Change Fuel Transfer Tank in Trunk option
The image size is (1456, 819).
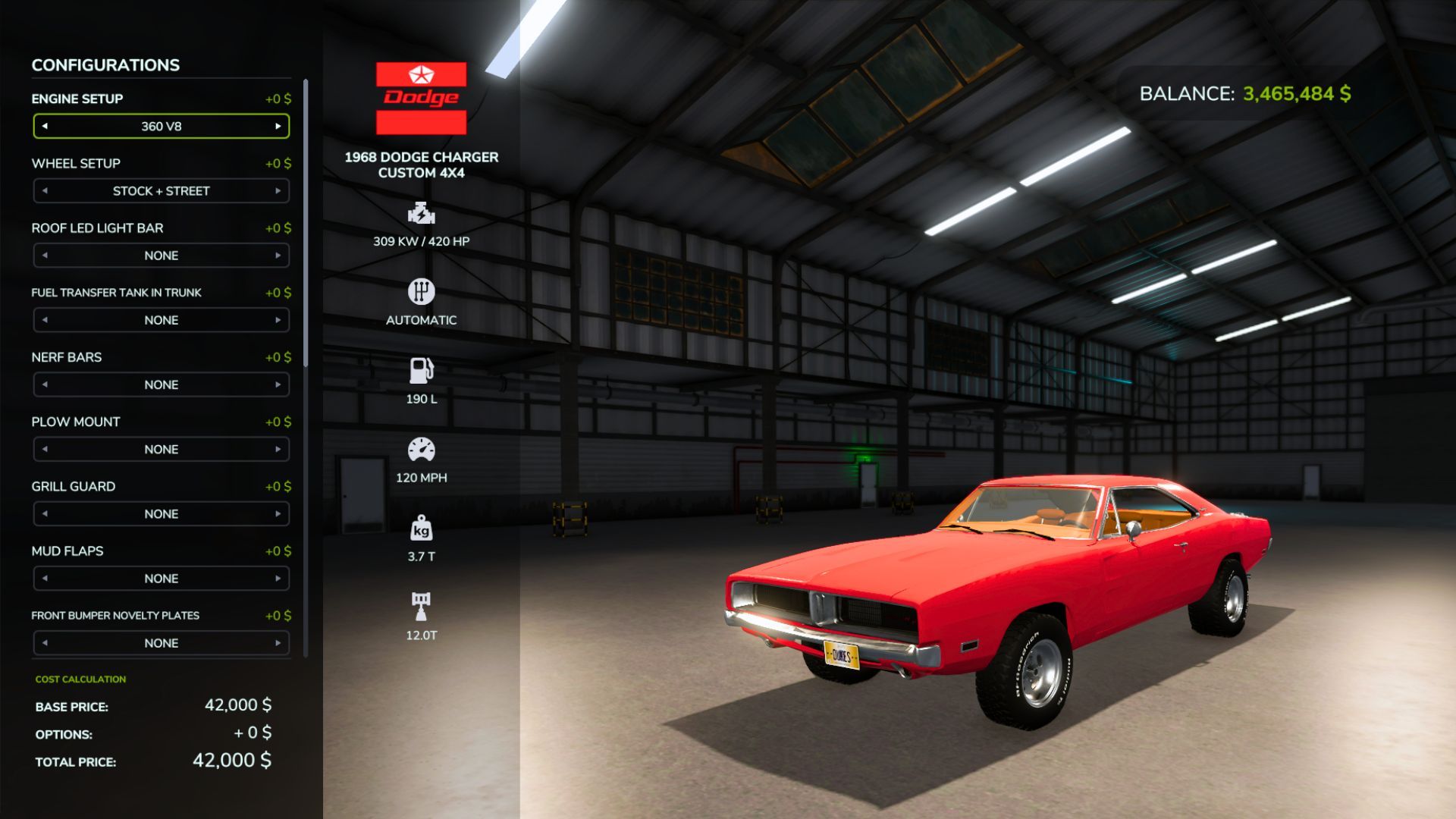click(x=280, y=319)
